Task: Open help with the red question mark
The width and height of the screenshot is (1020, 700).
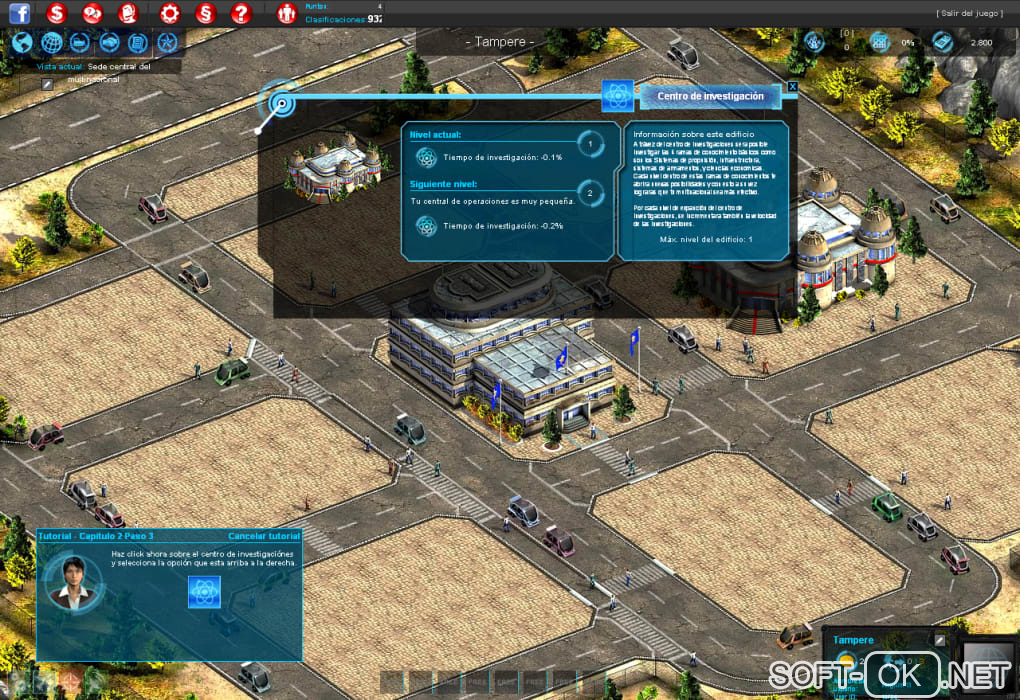Action: pyautogui.click(x=240, y=14)
